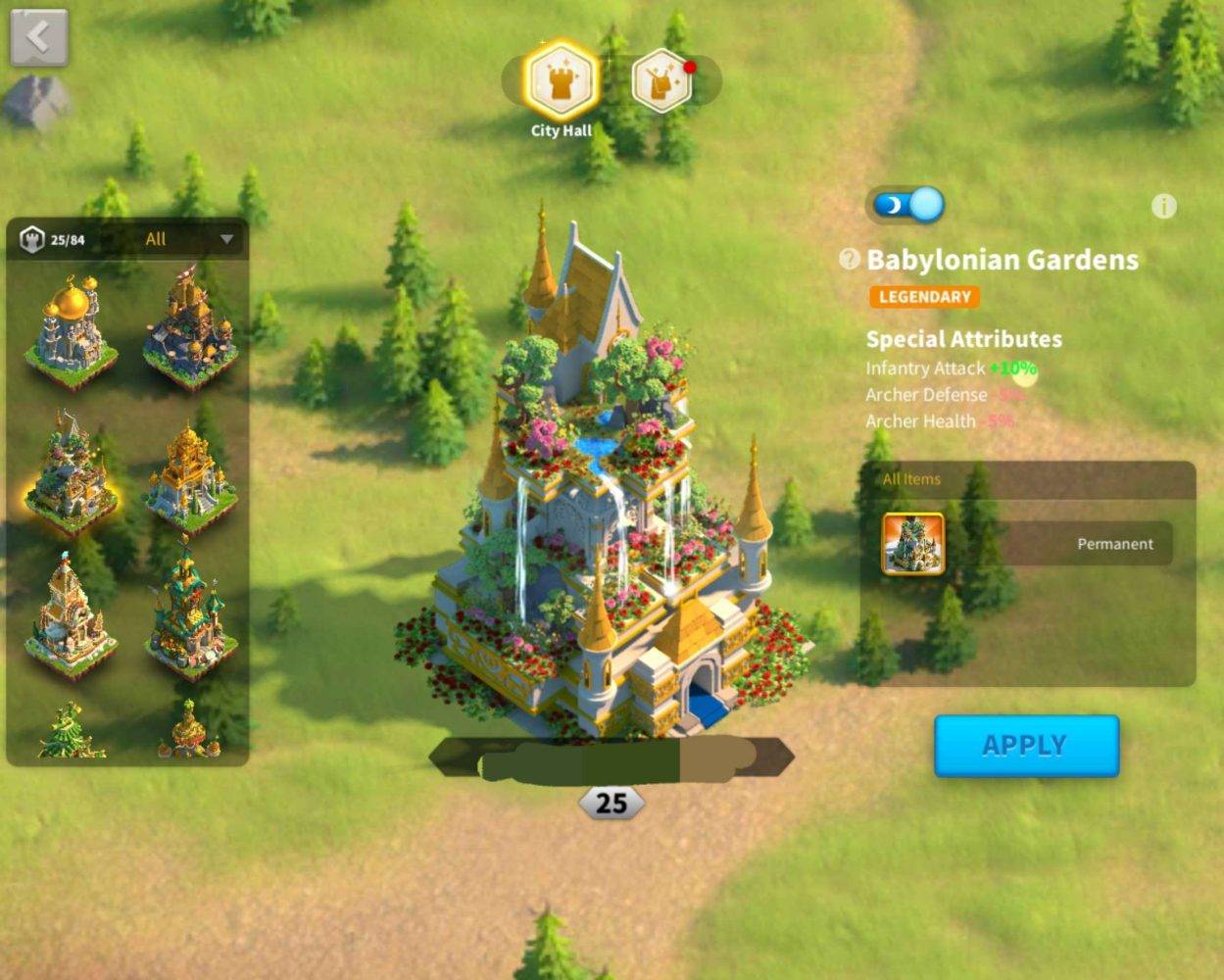The height and width of the screenshot is (980, 1224).
Task: Toggle the day/night moon switch
Action: pyautogui.click(x=906, y=205)
